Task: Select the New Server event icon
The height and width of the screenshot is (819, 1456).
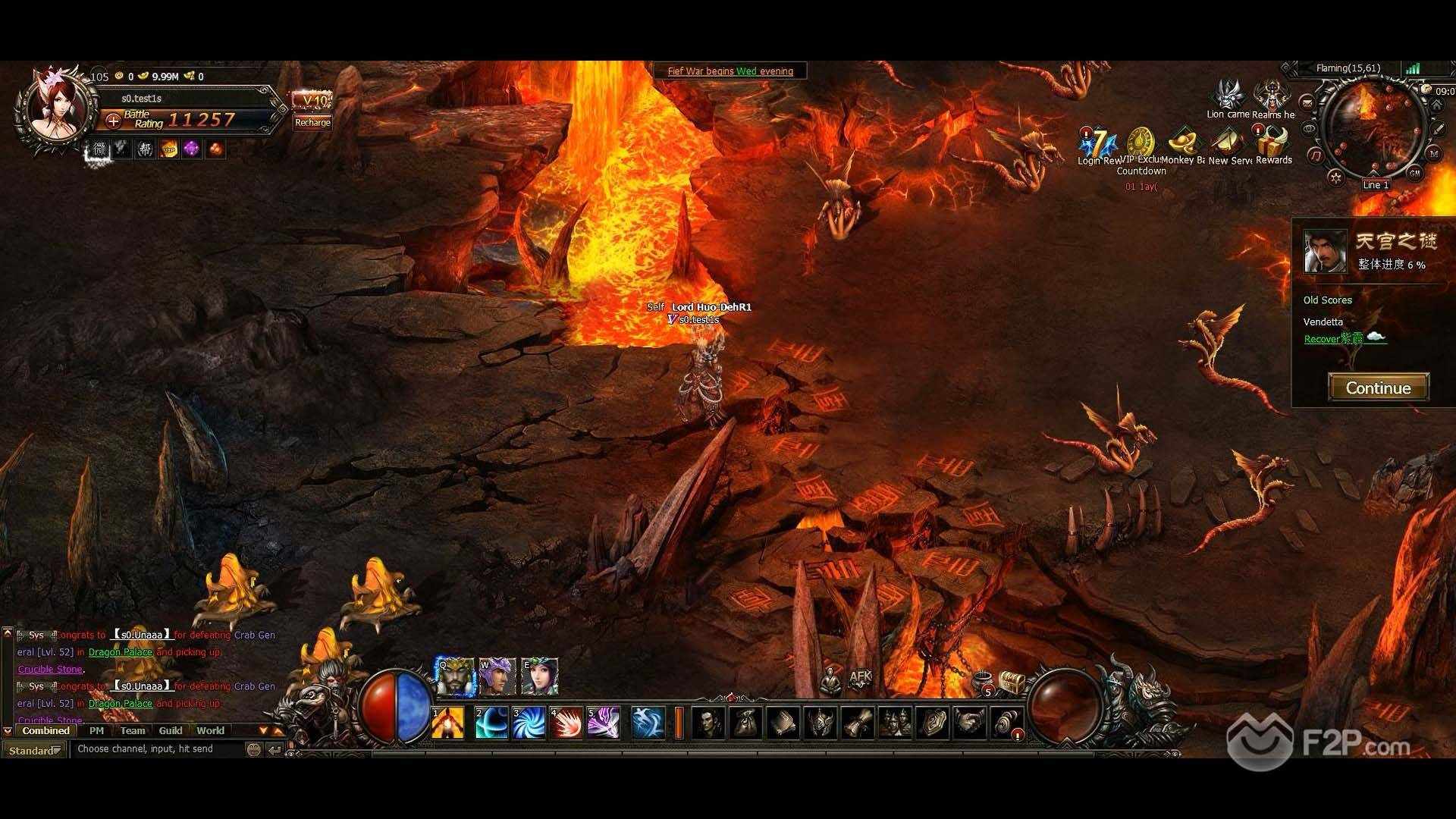Action: tap(1228, 141)
